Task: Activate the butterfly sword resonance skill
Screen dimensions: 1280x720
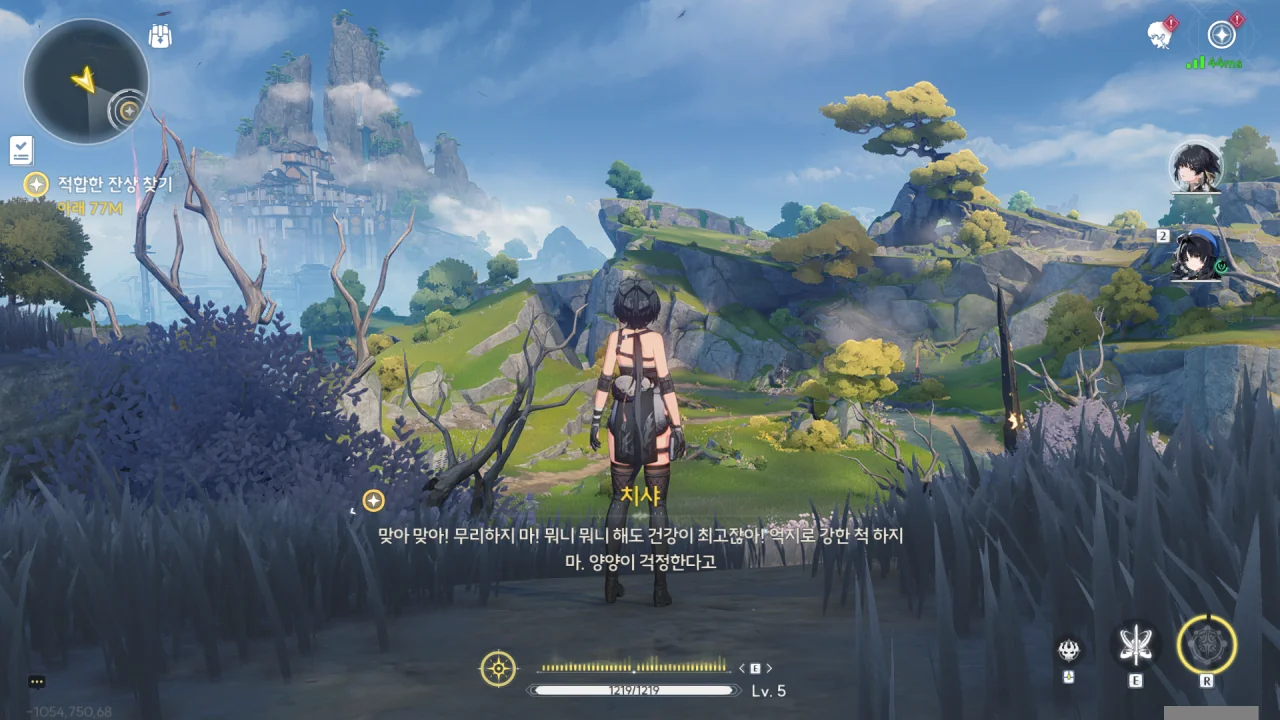Action: pyautogui.click(x=1136, y=645)
